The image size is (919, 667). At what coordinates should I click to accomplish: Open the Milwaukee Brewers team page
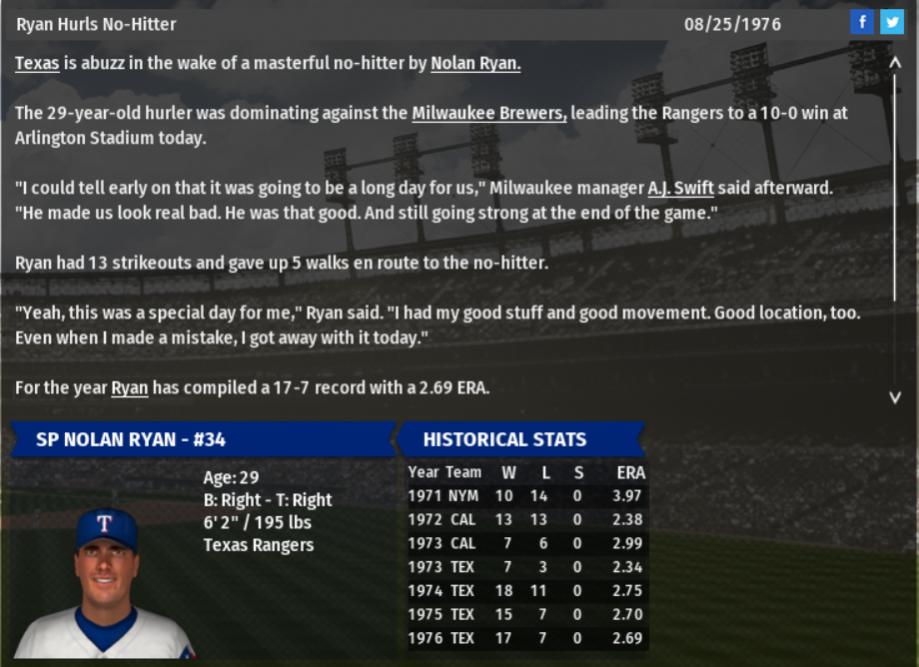click(489, 113)
